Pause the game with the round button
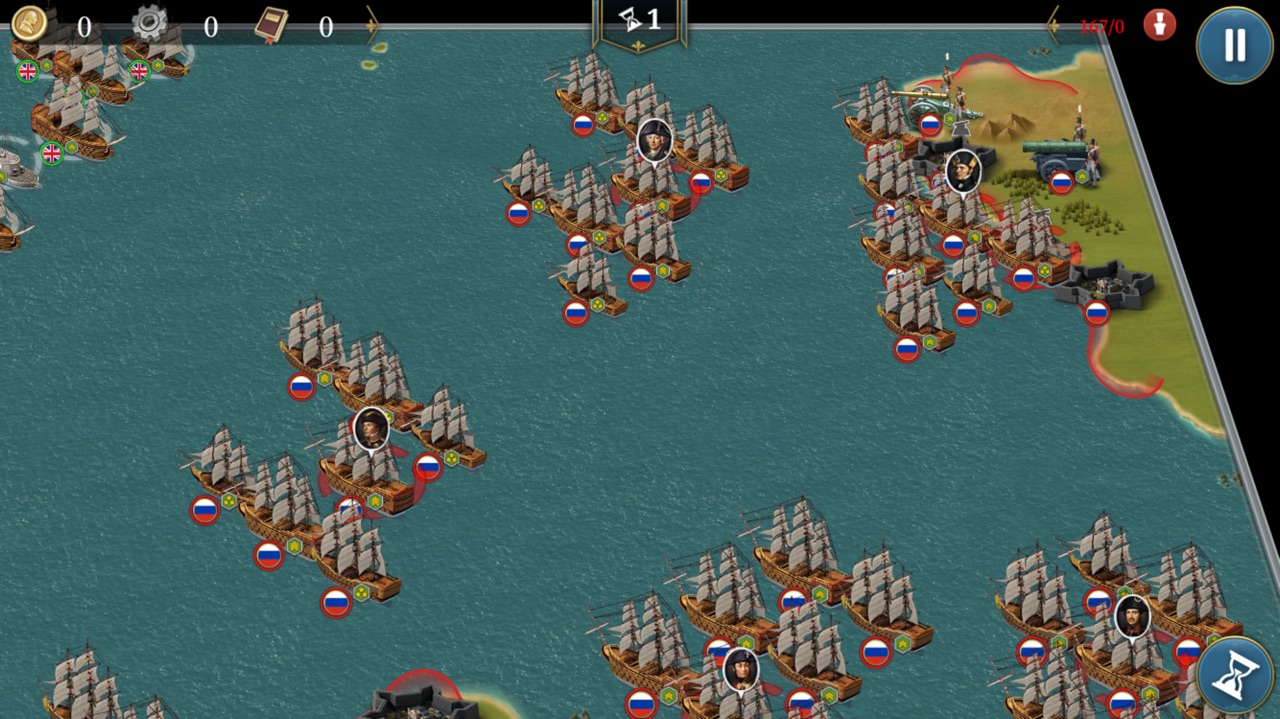This screenshot has width=1280, height=719. point(1234,45)
